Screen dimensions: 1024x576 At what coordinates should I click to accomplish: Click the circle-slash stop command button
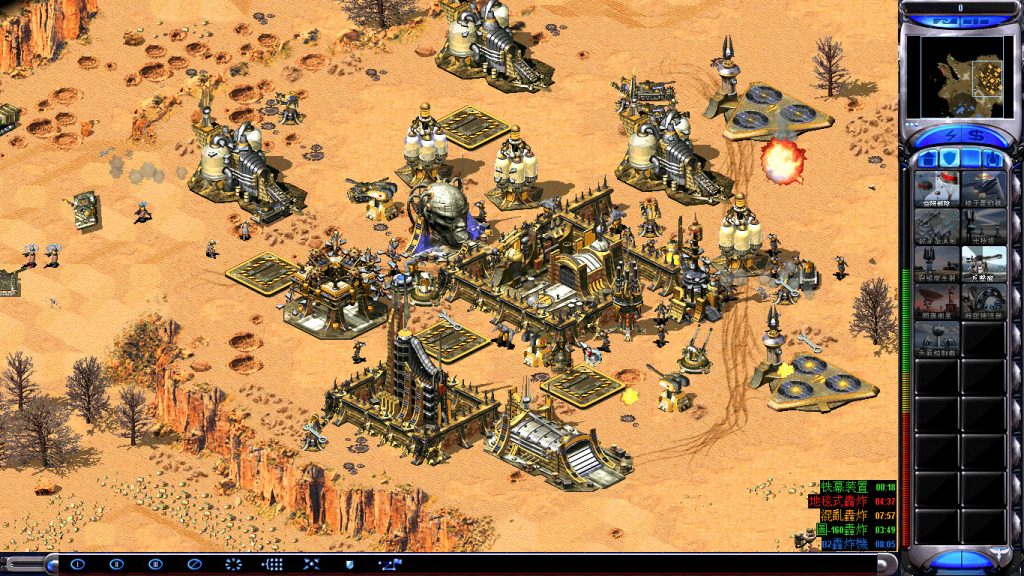coord(195,565)
